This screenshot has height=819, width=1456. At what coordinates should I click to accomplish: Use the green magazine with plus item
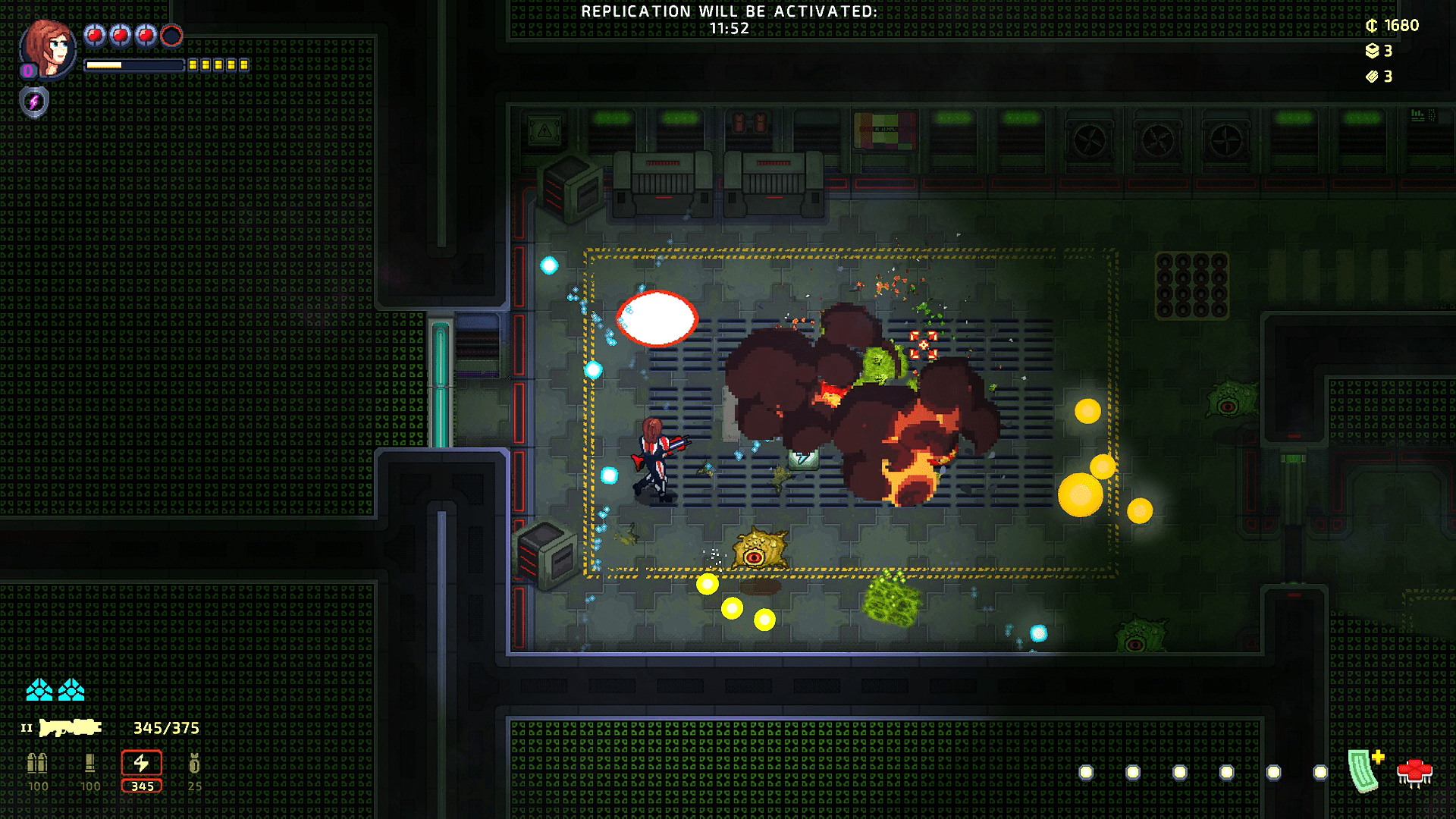point(1366,770)
